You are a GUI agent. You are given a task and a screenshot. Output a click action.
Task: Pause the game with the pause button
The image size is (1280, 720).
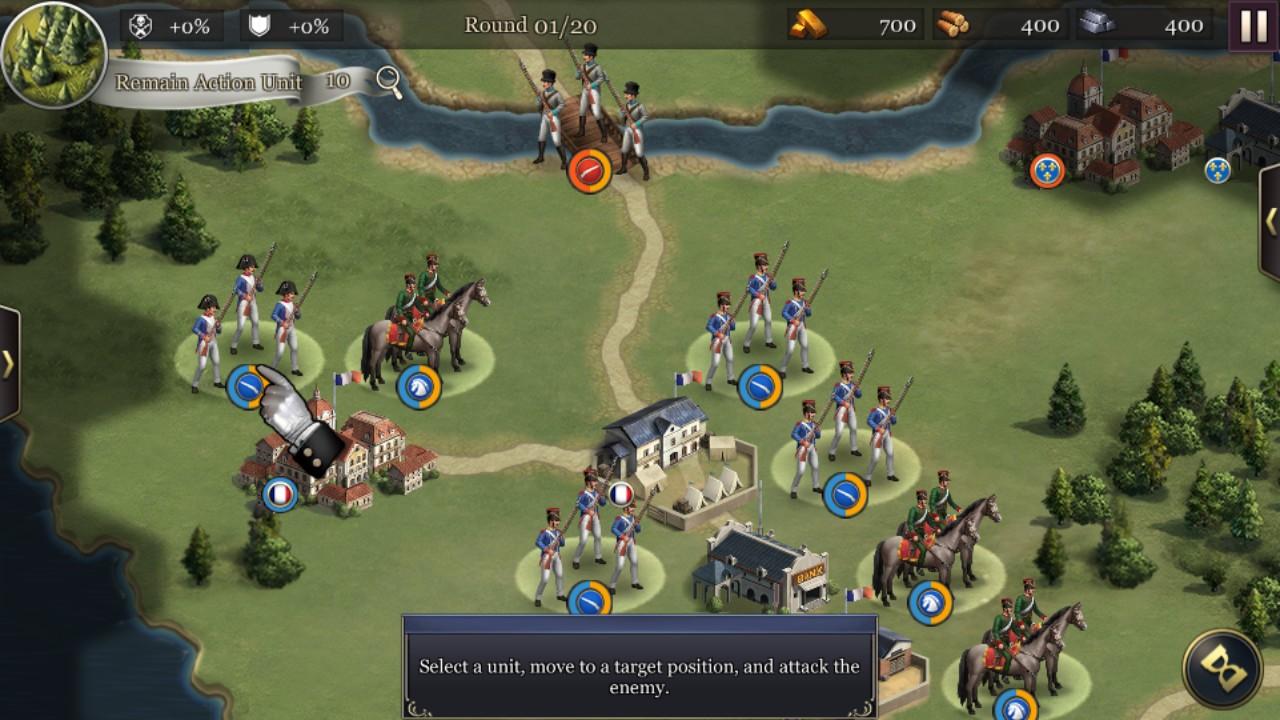click(x=1253, y=26)
